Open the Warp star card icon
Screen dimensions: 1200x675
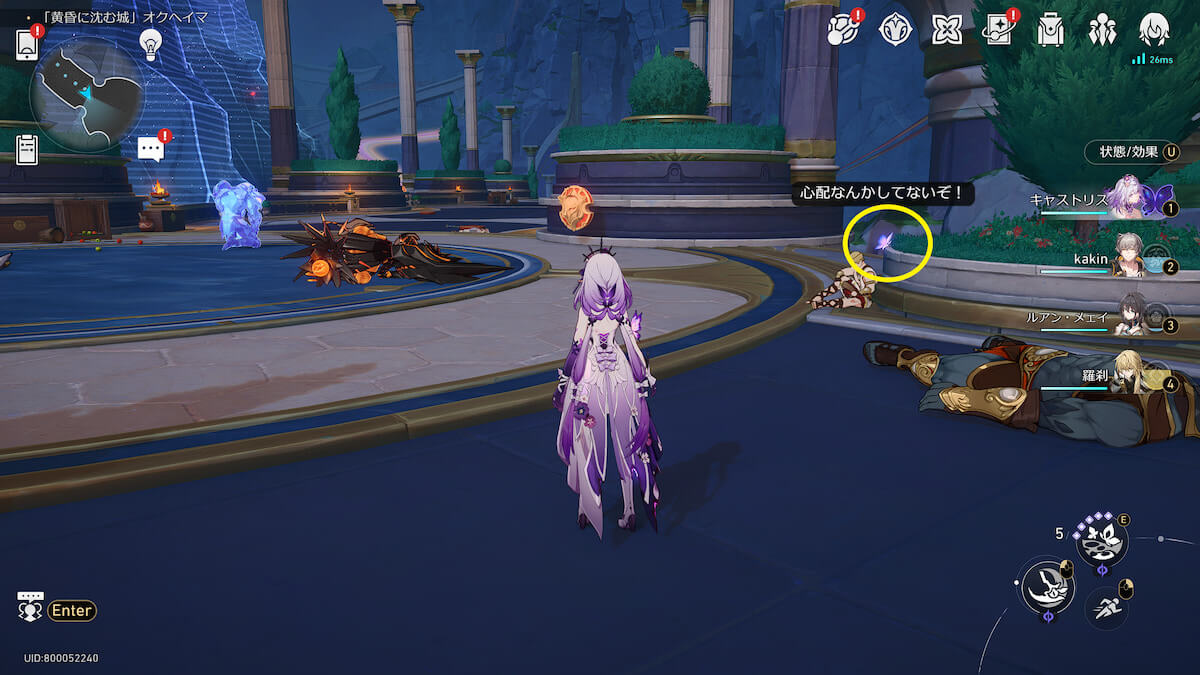tap(998, 30)
